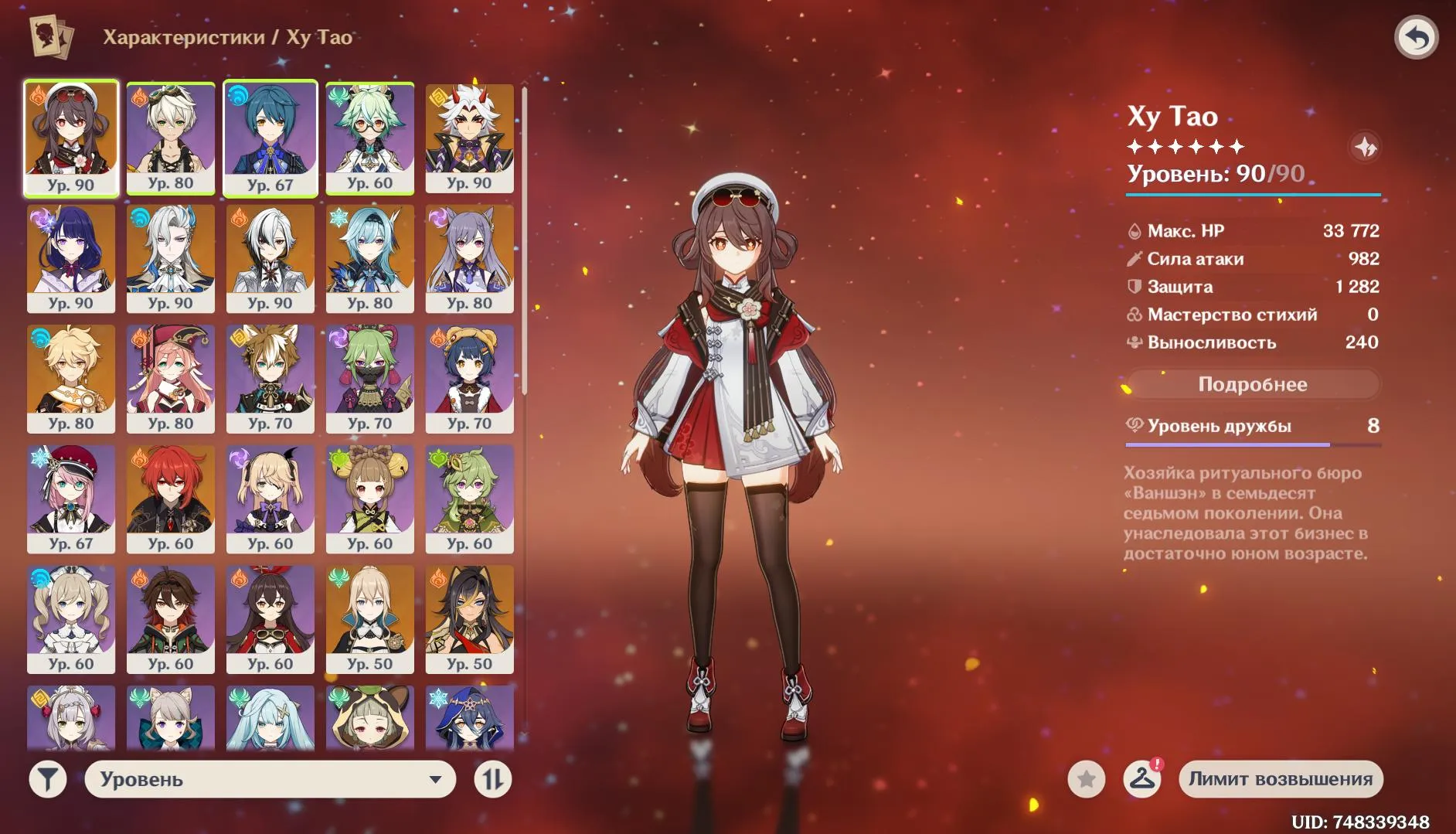Click the friendship icon beside Уровень дружбы
This screenshot has height=834, width=1456.
(x=1134, y=425)
